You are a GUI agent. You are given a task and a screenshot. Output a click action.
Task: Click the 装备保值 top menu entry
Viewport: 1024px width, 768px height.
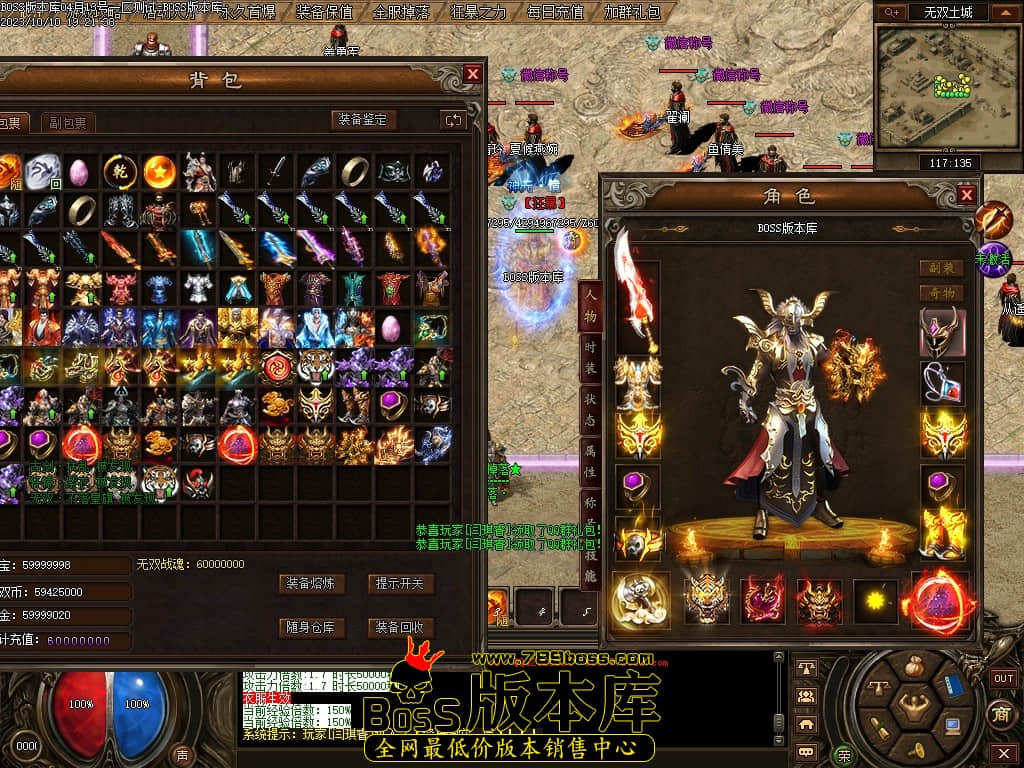pyautogui.click(x=325, y=12)
